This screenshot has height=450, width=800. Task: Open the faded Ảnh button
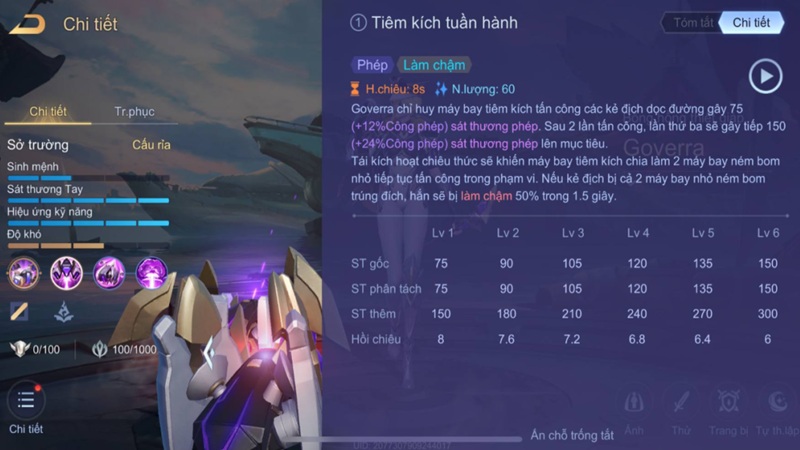pyautogui.click(x=633, y=403)
